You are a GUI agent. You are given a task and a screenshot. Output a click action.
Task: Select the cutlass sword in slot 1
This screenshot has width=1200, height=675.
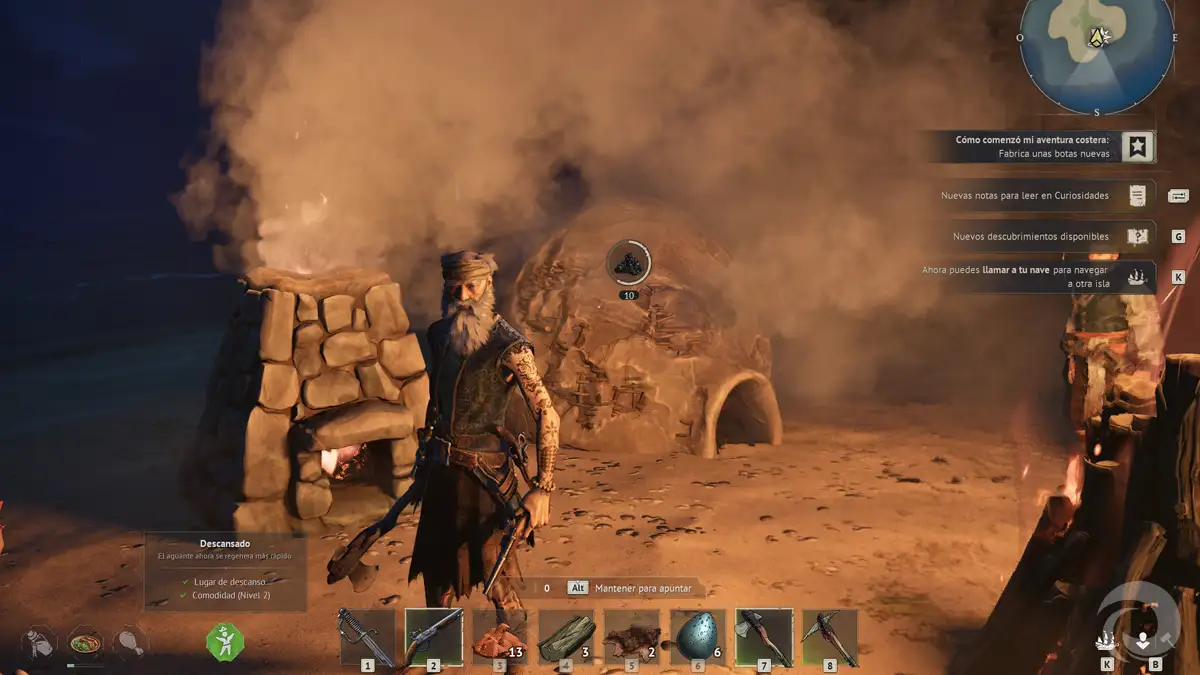(x=367, y=637)
